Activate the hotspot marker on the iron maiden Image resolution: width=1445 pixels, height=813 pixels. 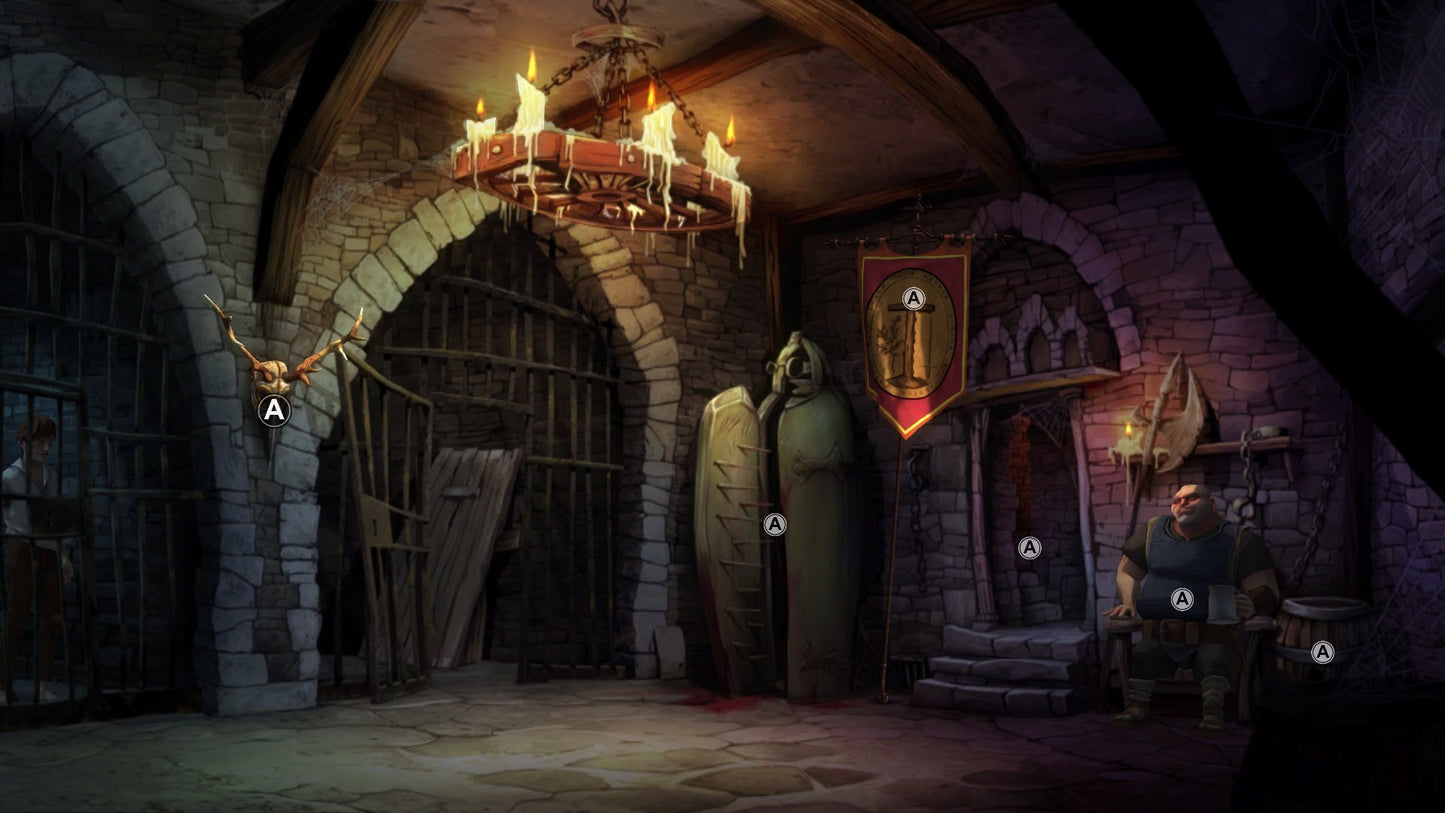[774, 524]
